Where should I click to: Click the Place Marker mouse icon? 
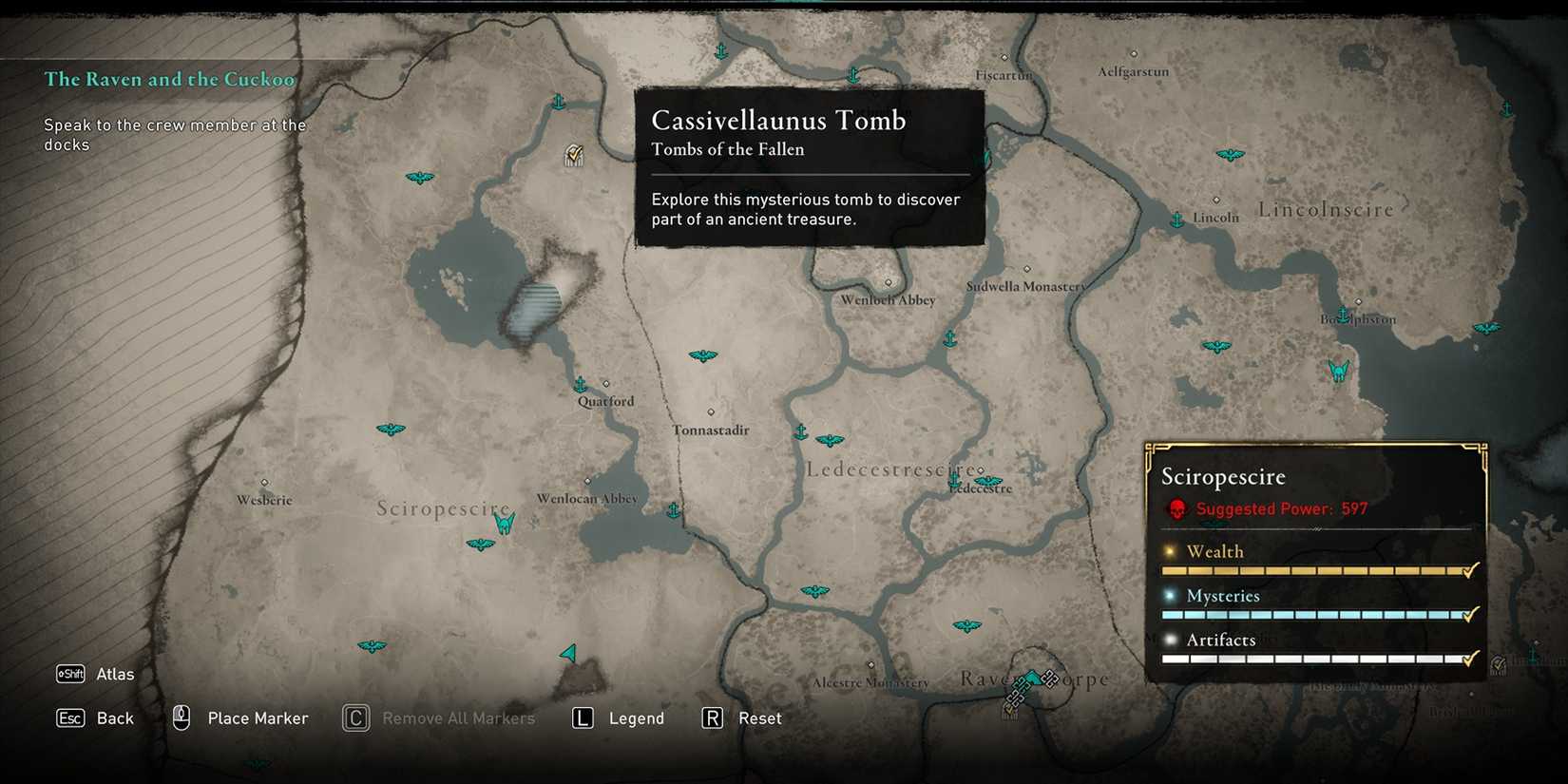coord(180,717)
